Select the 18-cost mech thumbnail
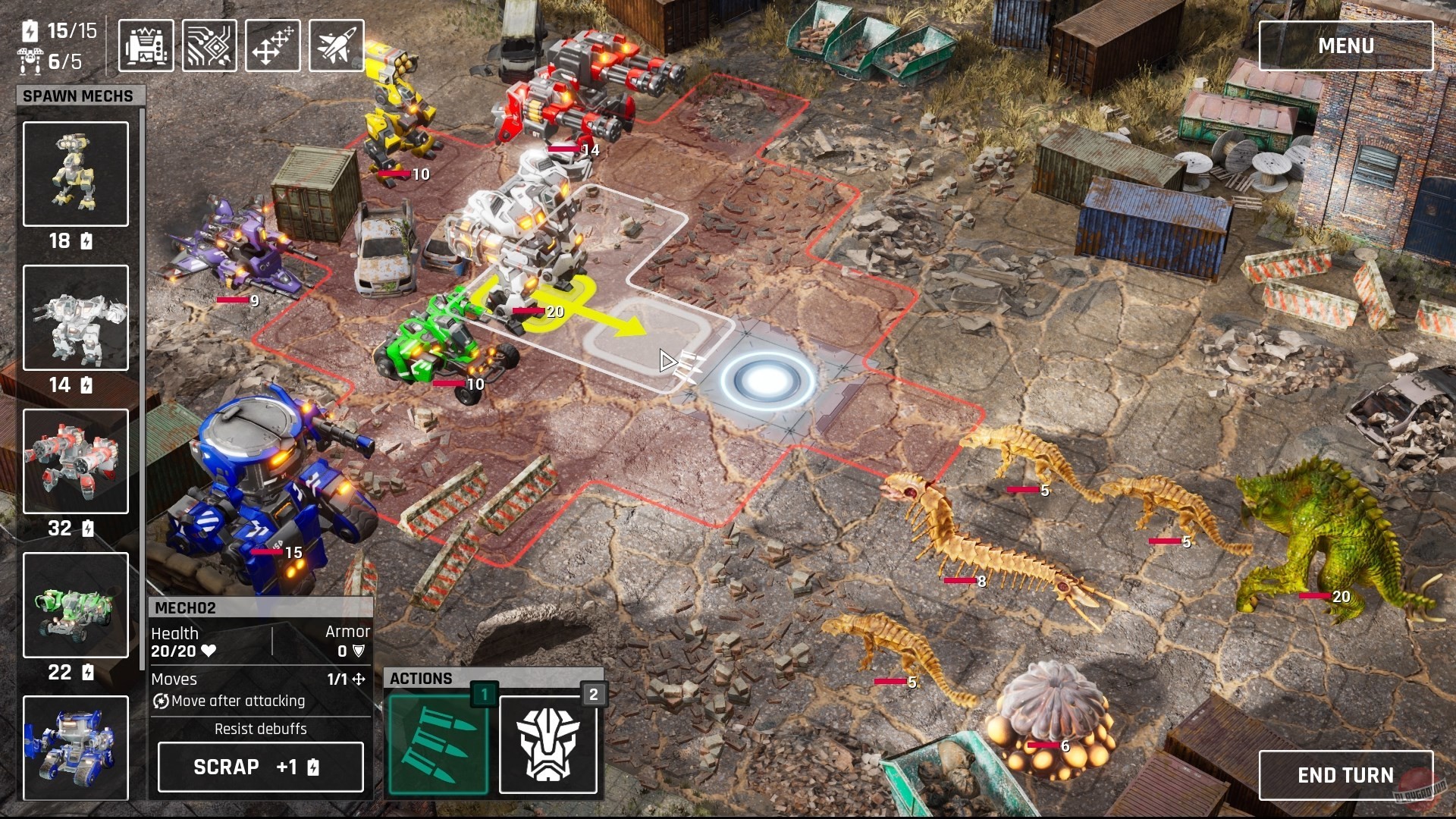 75,174
